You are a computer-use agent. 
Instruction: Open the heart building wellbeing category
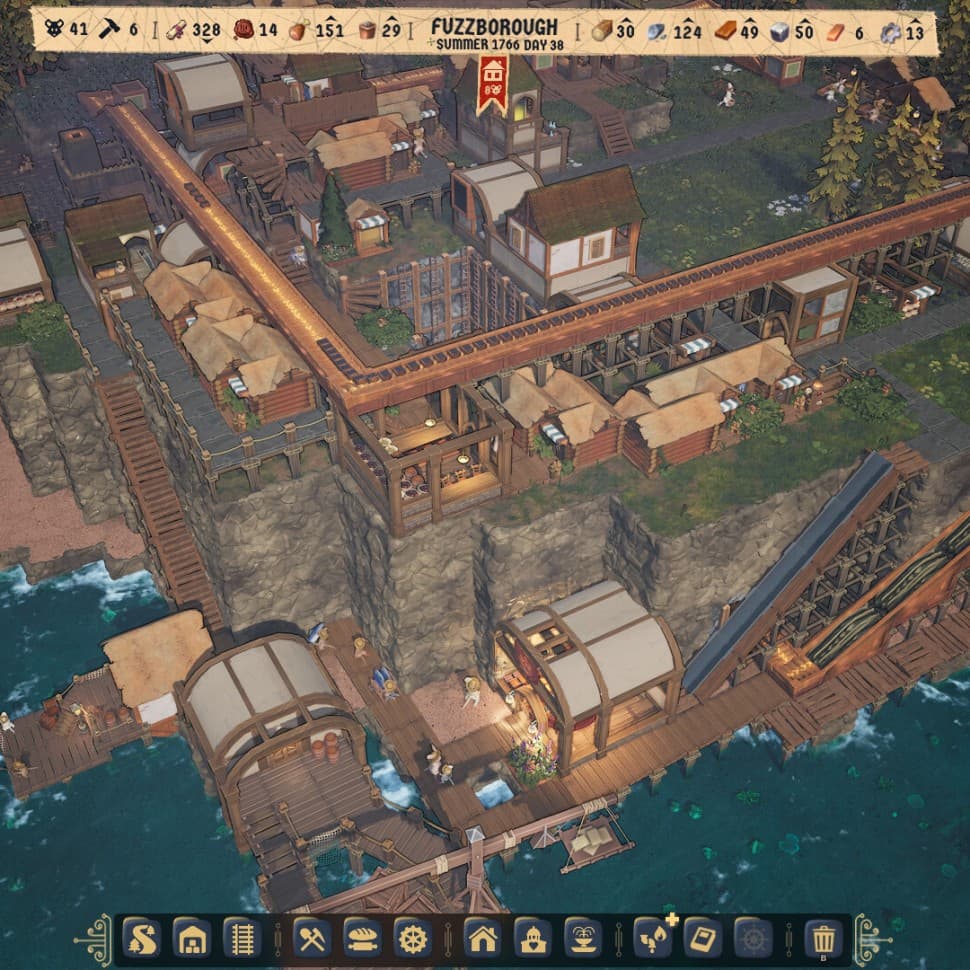[532, 939]
